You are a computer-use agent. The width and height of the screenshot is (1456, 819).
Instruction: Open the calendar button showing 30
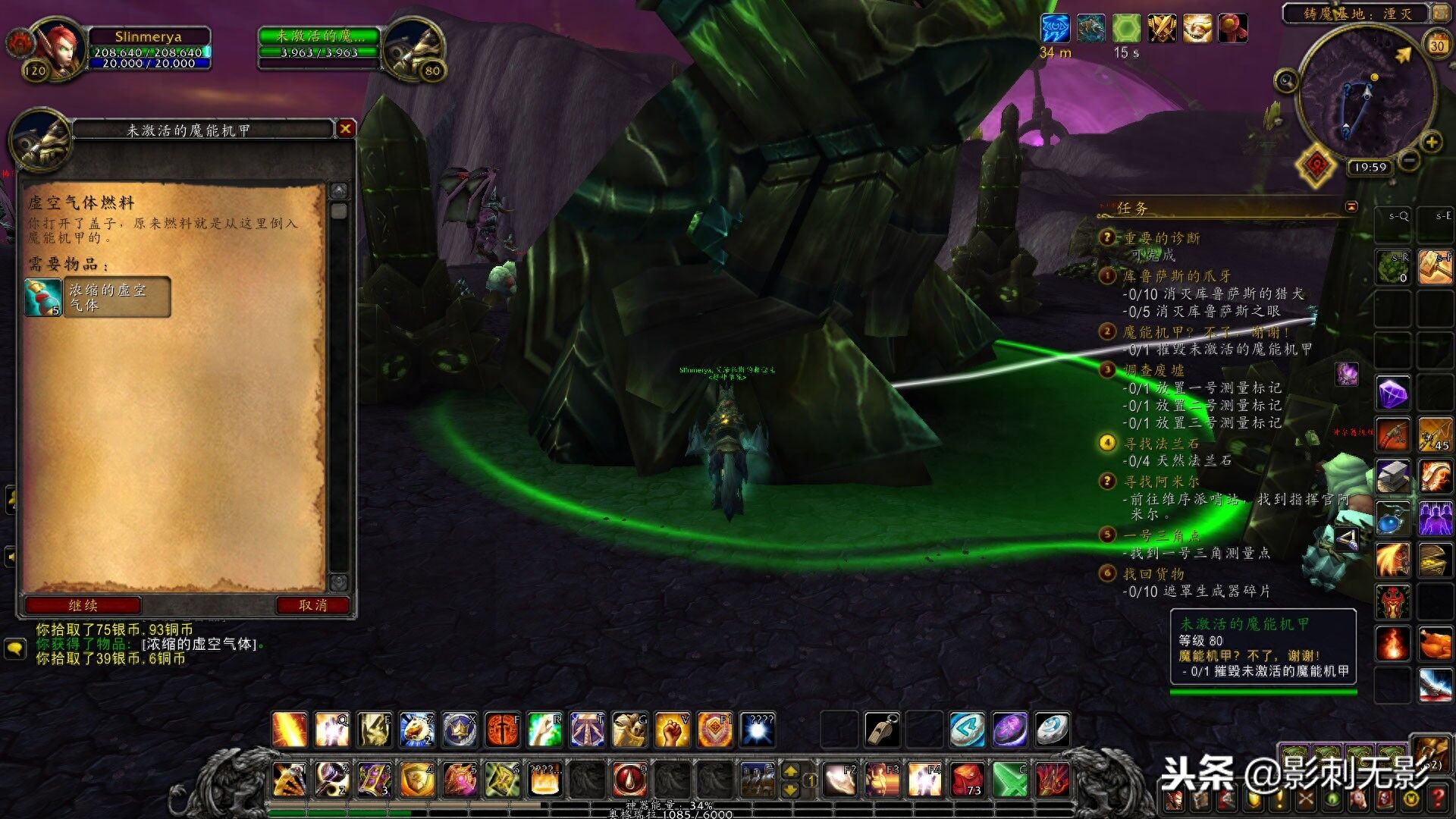click(1437, 45)
